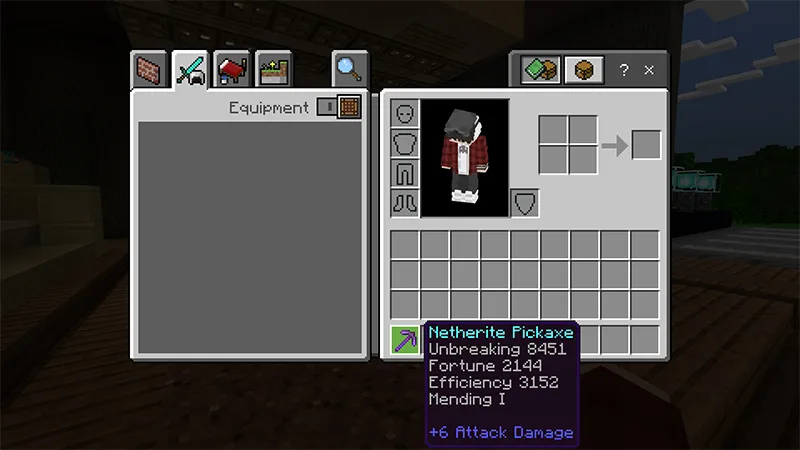Choose the single chest inventory layout button
Screen dimensions: 800x450
(x=584, y=70)
